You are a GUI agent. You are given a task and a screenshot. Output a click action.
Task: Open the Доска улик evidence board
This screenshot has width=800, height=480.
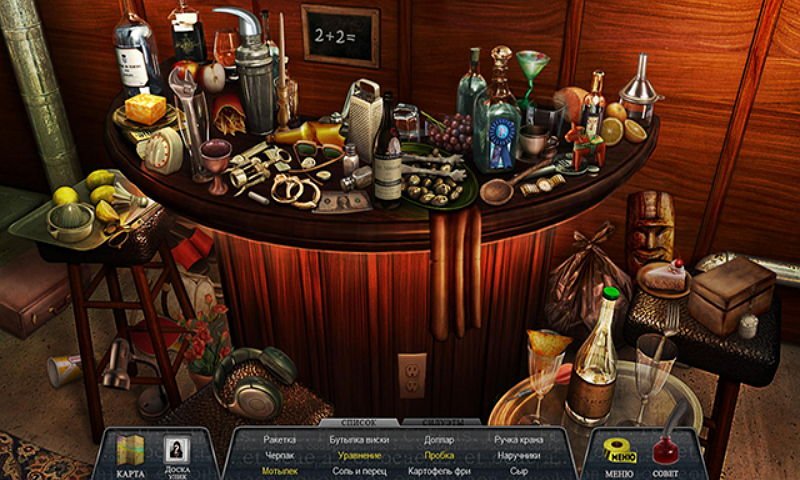[176, 454]
